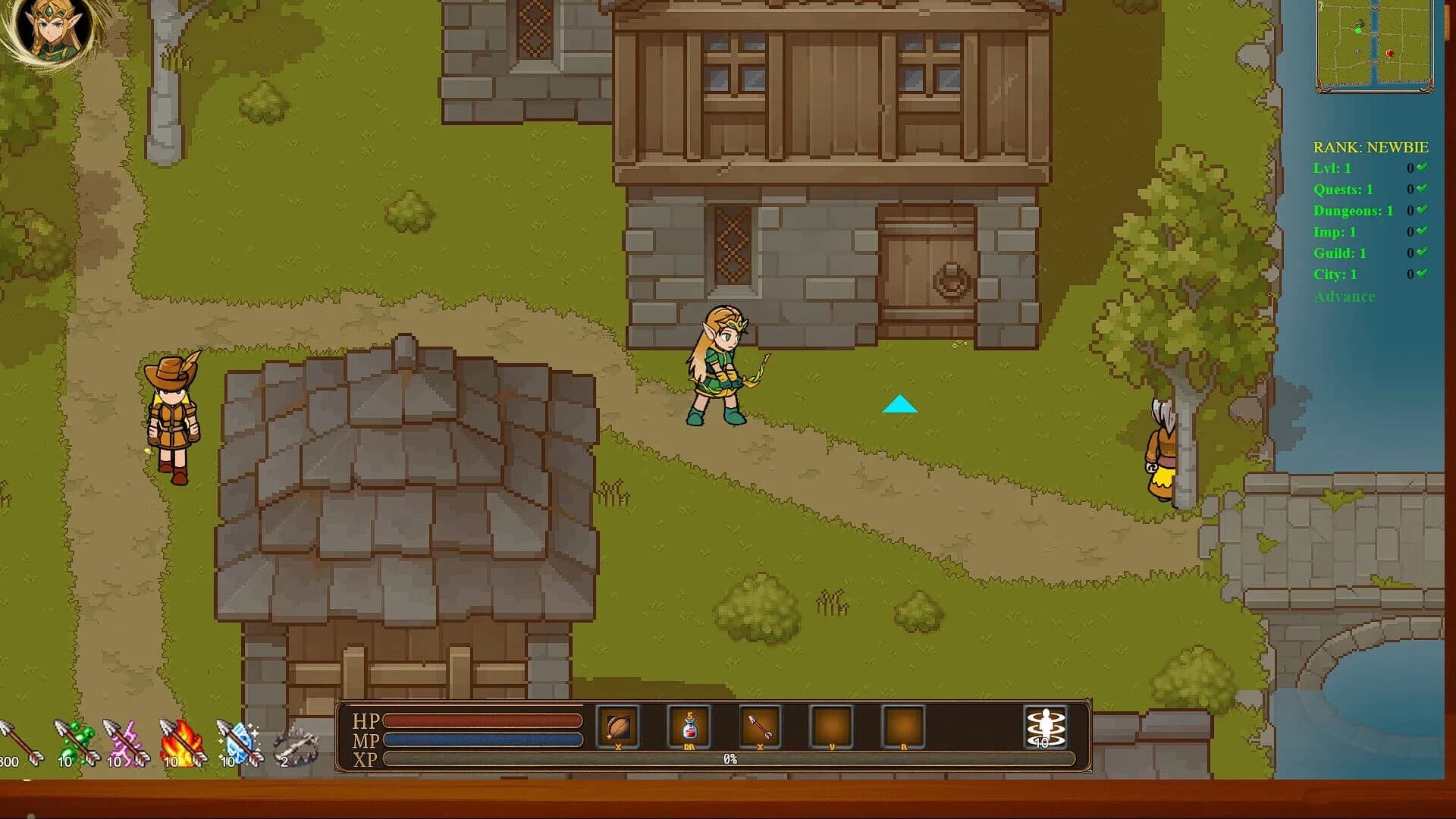1456x819 pixels.
Task: Open the Dungeons: 1 rank entry
Action: pyautogui.click(x=1356, y=211)
